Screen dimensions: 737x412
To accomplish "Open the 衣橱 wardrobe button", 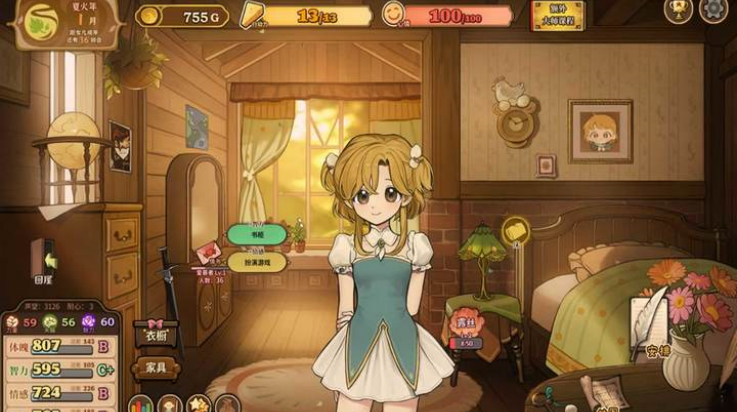I will click(155, 335).
